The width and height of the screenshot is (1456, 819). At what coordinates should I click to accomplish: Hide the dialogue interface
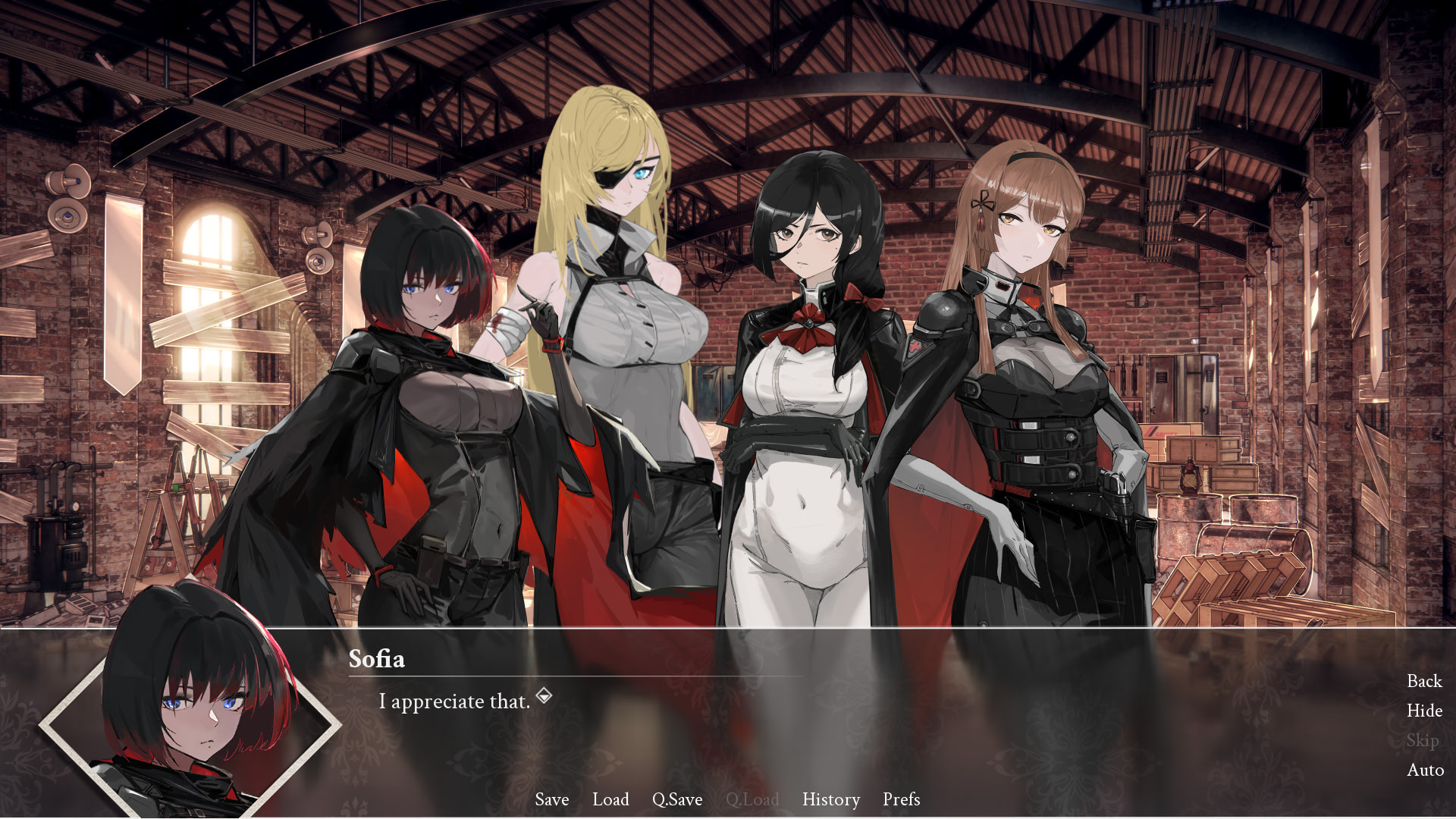click(x=1424, y=711)
